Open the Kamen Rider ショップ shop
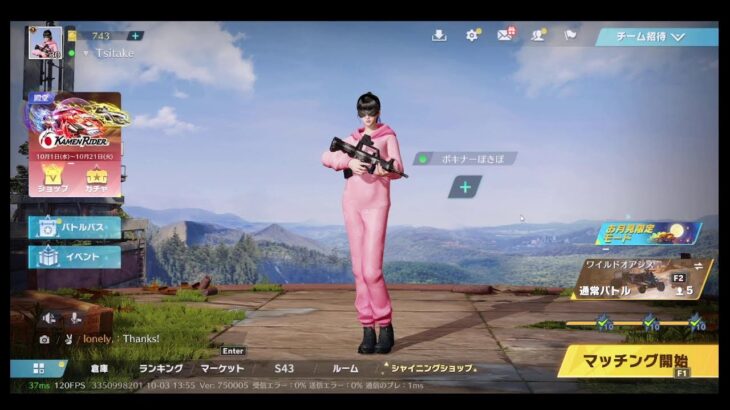The image size is (730, 410). pos(53,180)
